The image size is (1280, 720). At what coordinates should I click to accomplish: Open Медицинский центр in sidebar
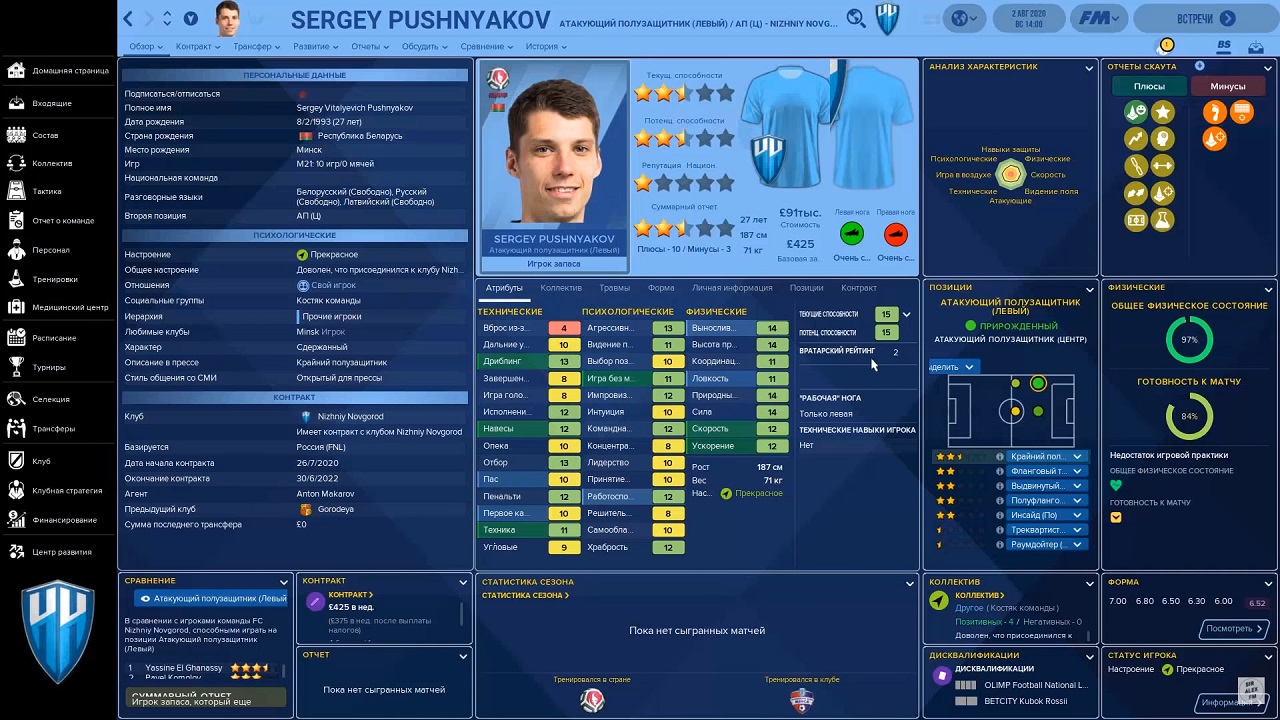[x=70, y=307]
